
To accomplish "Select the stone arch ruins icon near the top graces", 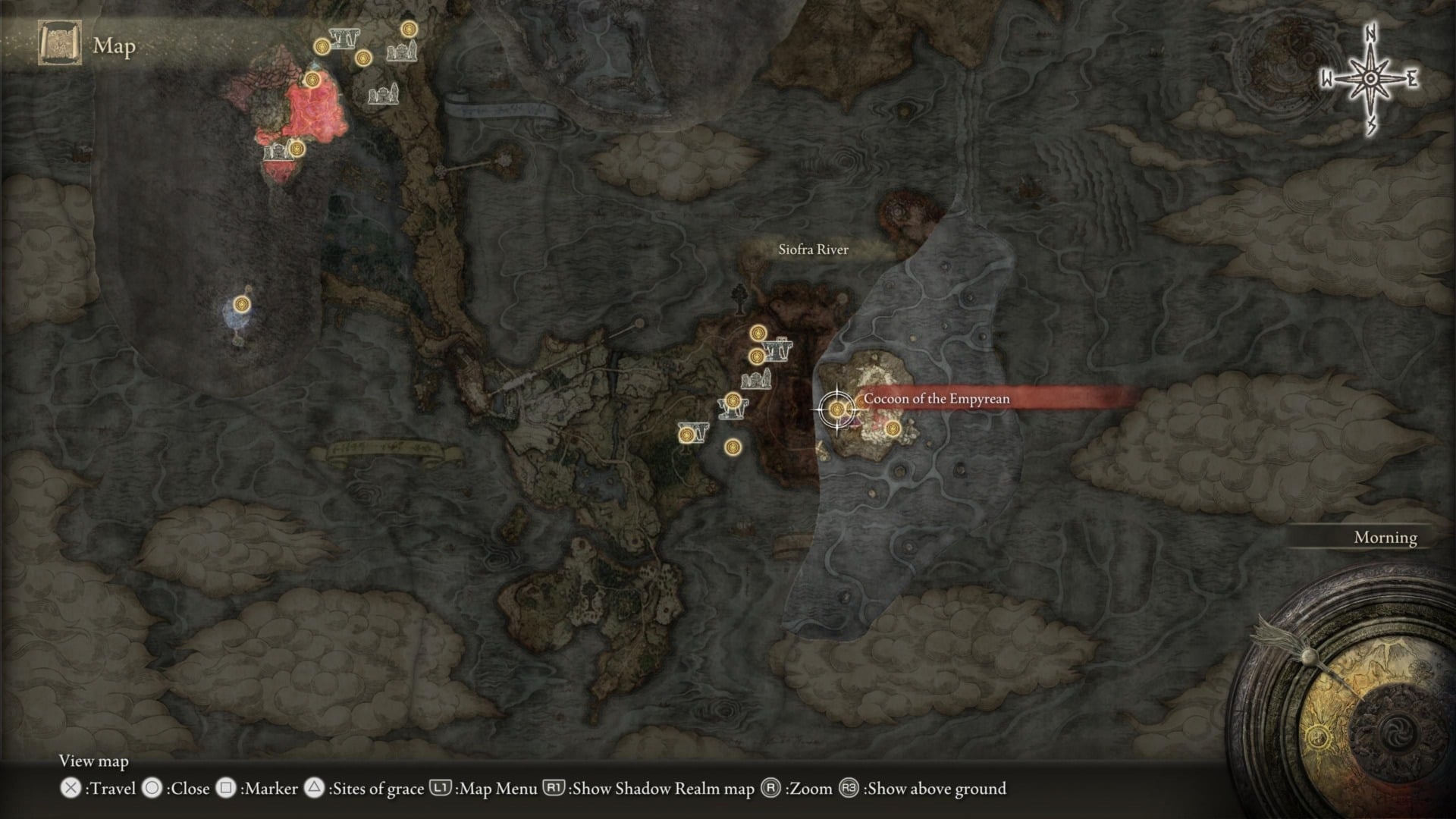I will point(343,36).
